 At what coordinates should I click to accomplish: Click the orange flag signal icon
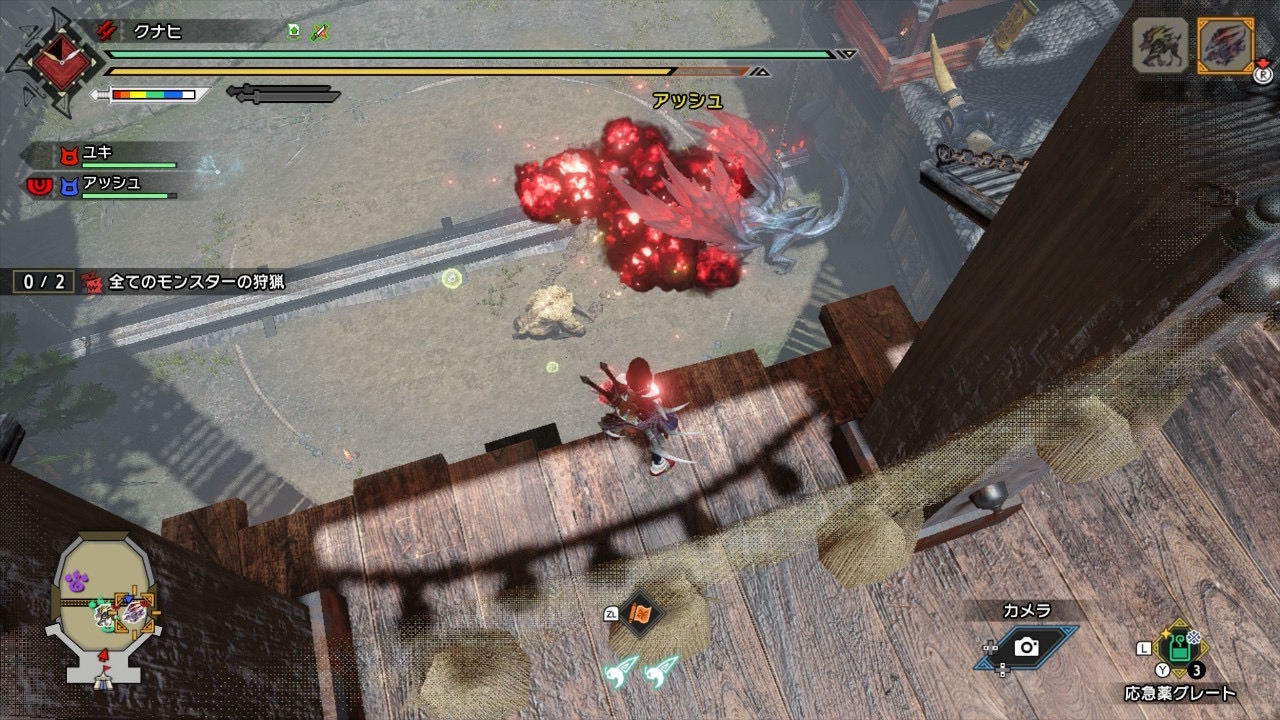pyautogui.click(x=637, y=614)
